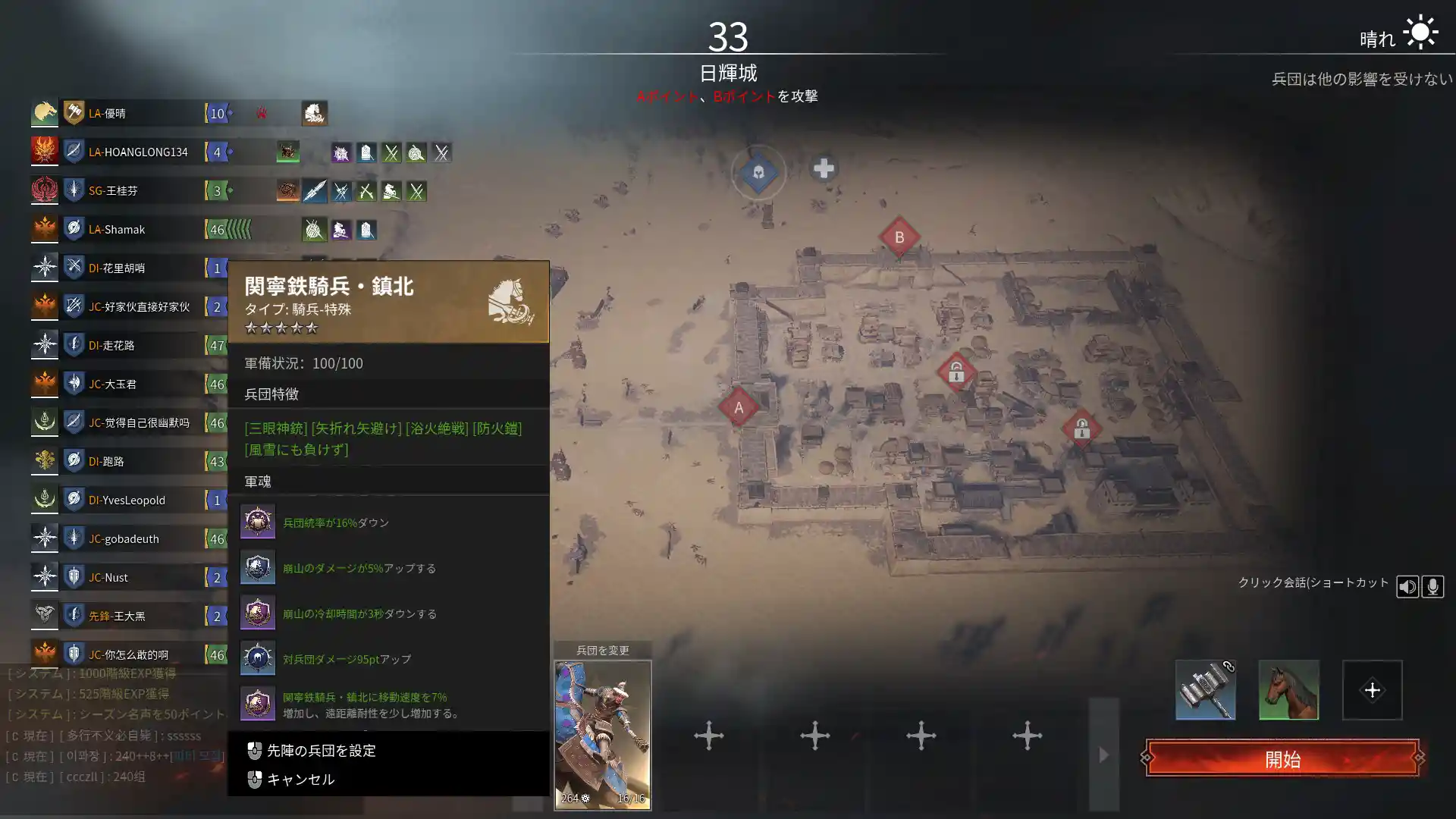Expand the hidden unit slots with the arrow
Image resolution: width=1456 pixels, height=819 pixels.
coord(1103,755)
